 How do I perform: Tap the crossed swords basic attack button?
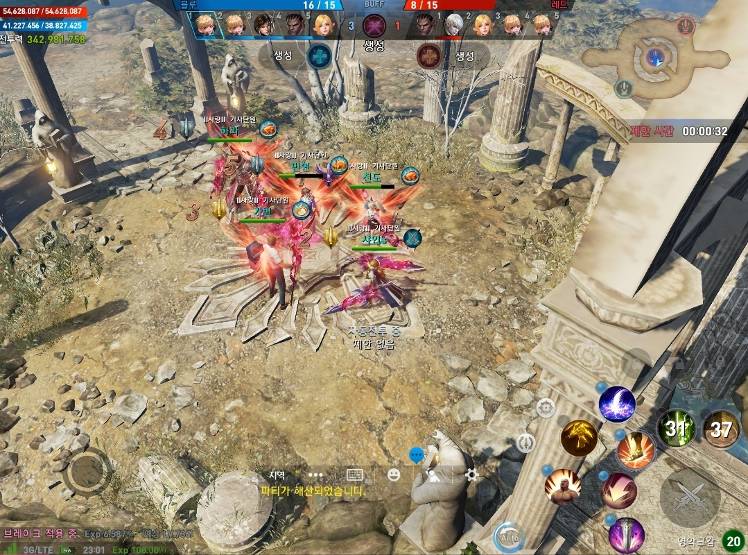pyautogui.click(x=690, y=497)
